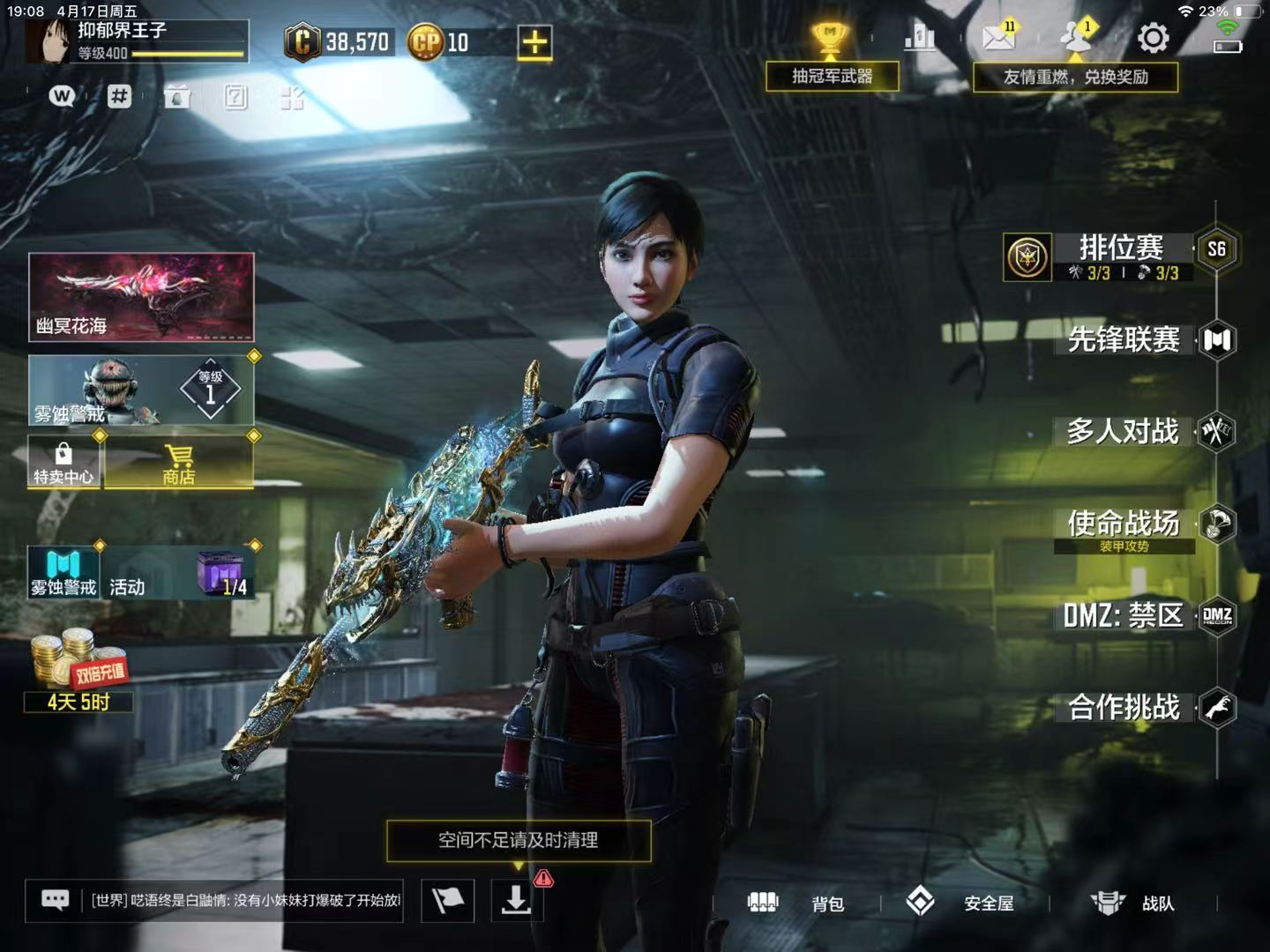Select 先锋联赛 league mode
This screenshot has width=1270, height=952.
1124,340
